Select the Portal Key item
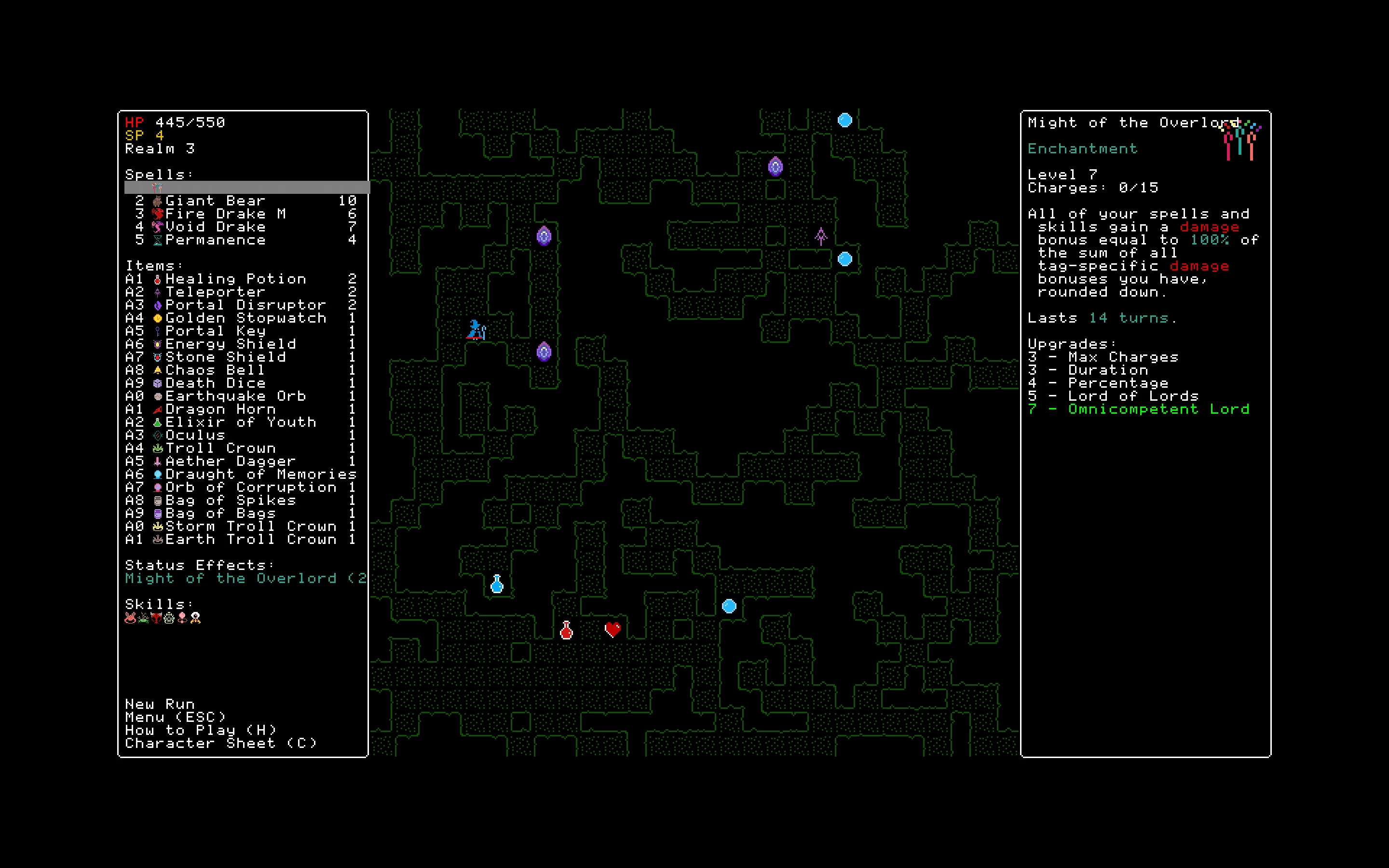 215,331
